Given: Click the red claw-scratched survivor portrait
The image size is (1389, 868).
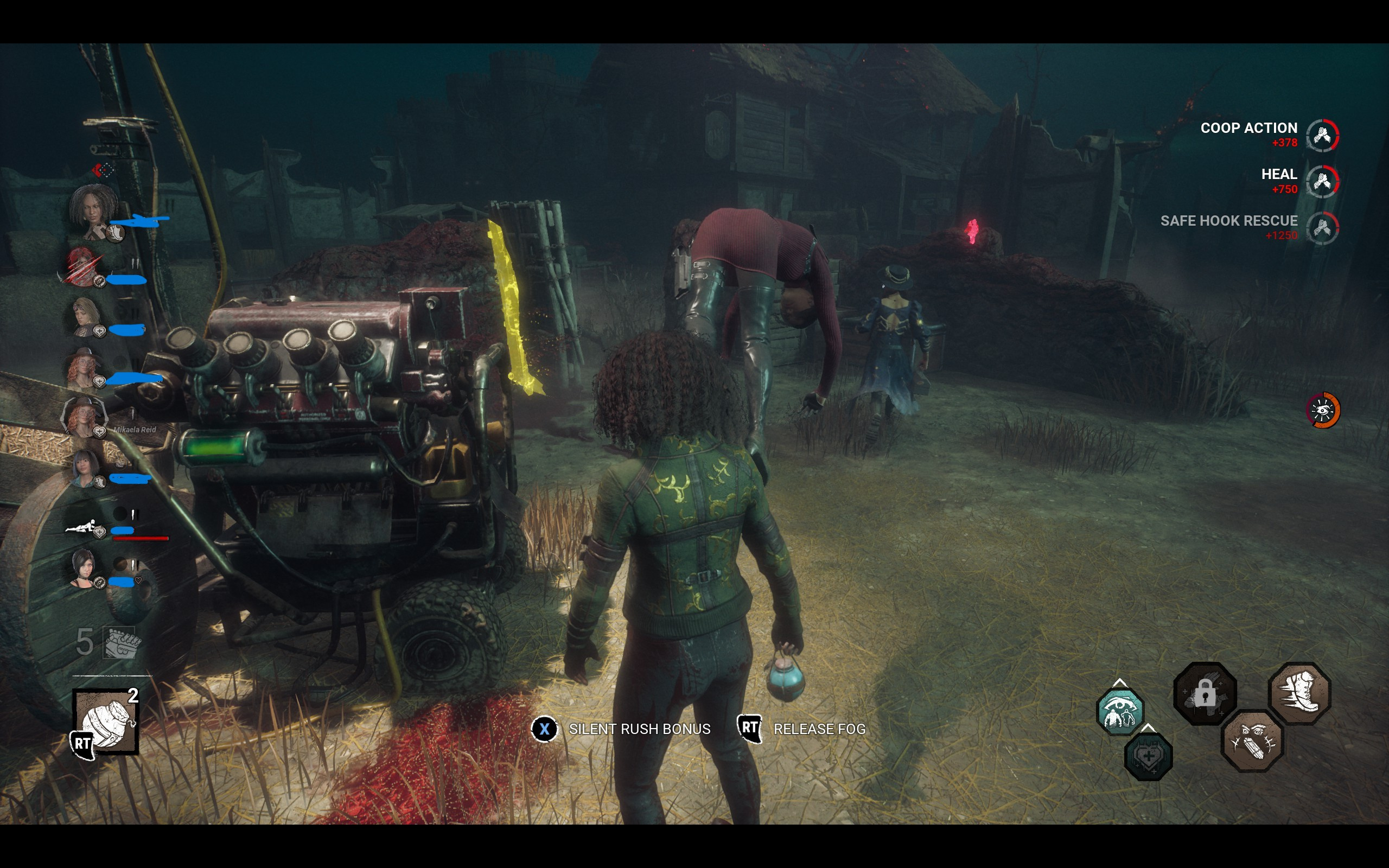Looking at the screenshot, I should (x=82, y=266).
